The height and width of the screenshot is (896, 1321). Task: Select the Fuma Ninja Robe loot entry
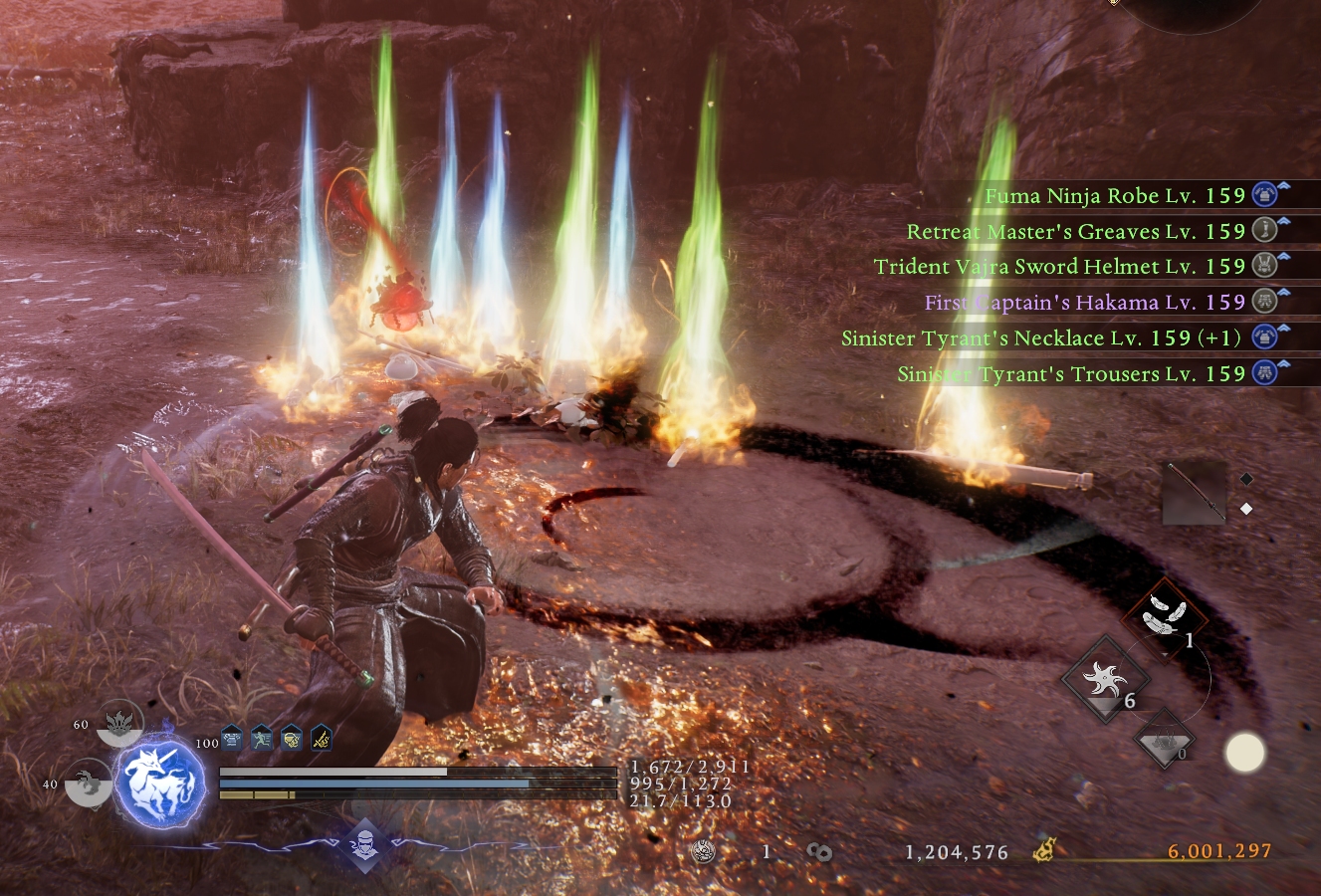pyautogui.click(x=1115, y=196)
